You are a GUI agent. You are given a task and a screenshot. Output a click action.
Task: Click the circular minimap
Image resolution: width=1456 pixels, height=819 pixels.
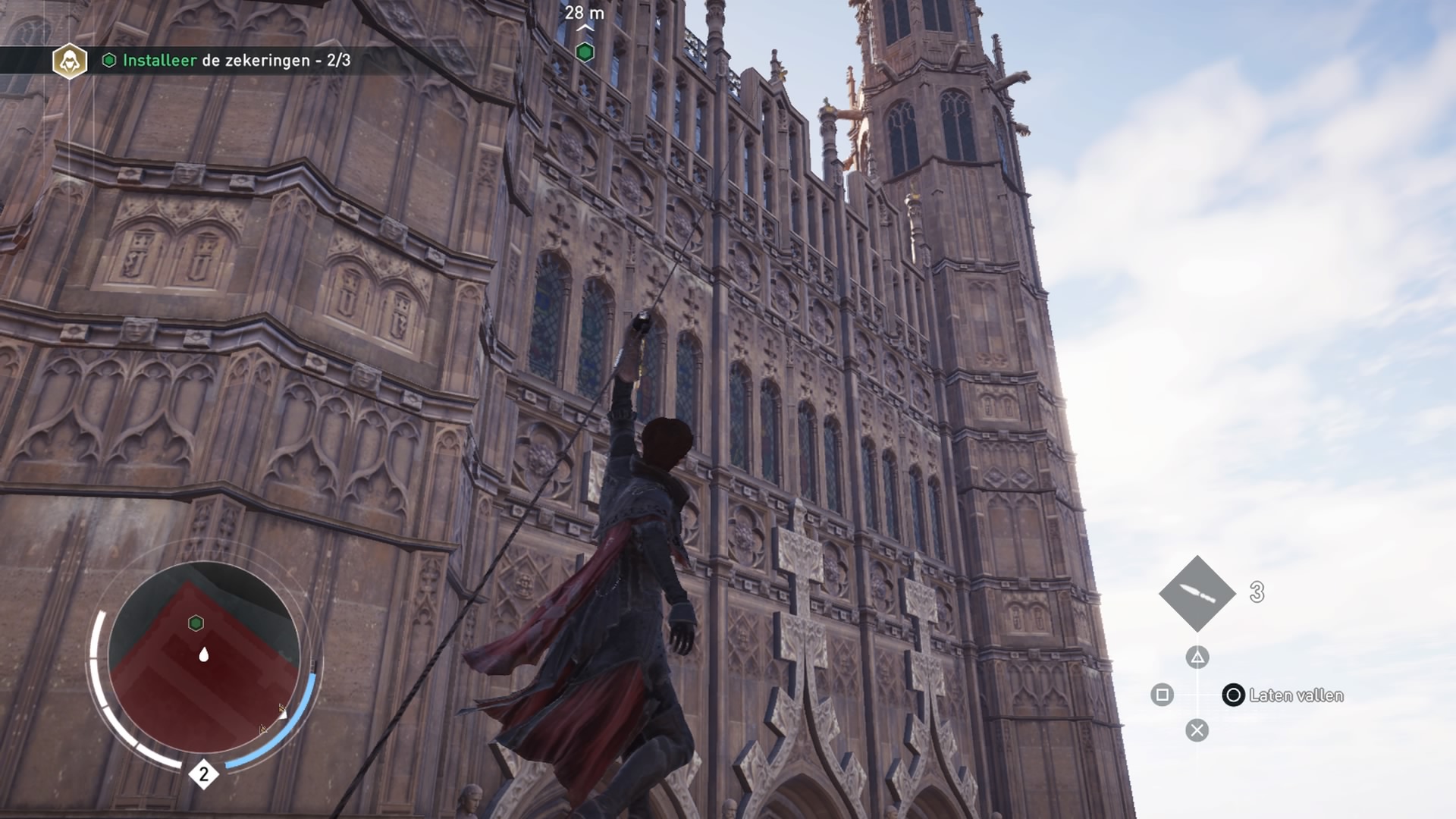203,657
